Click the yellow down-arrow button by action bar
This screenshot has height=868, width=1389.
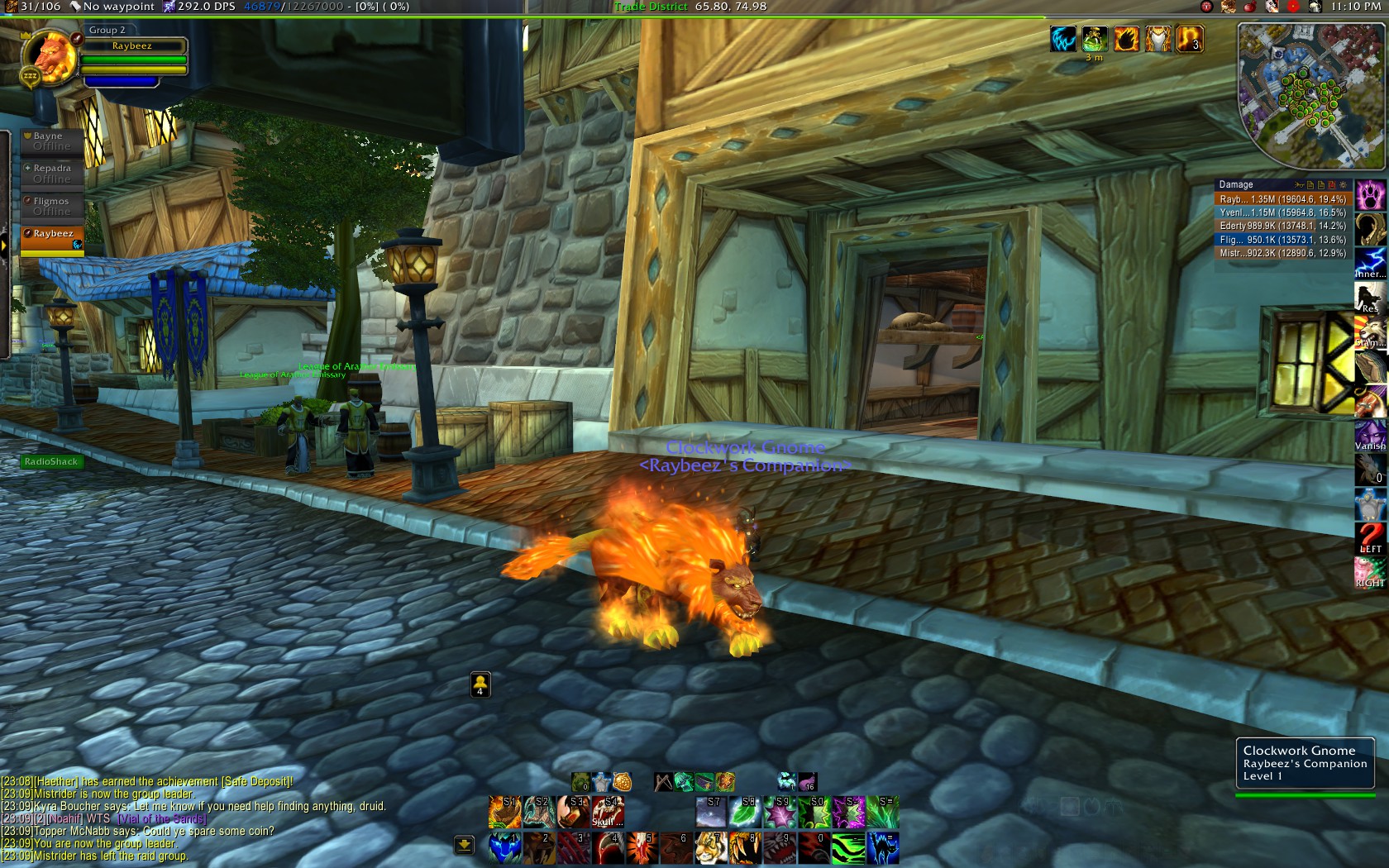click(x=464, y=844)
